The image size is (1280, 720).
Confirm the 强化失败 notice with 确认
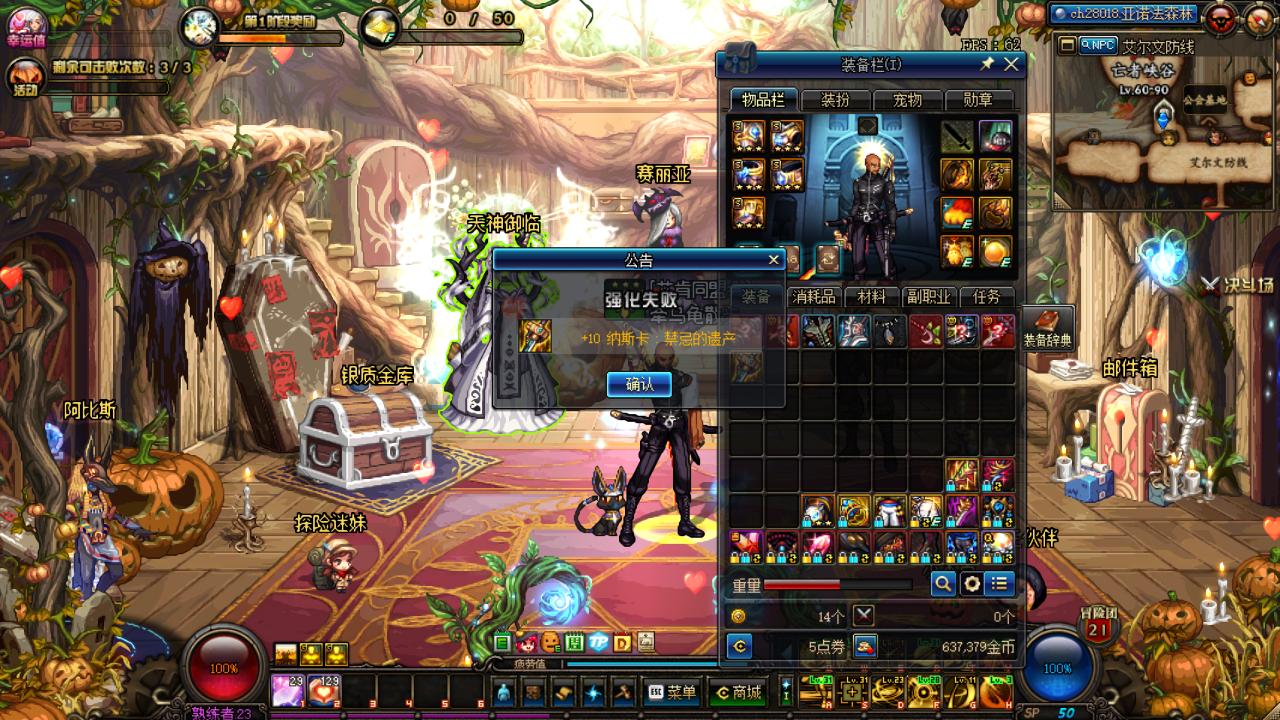(639, 384)
